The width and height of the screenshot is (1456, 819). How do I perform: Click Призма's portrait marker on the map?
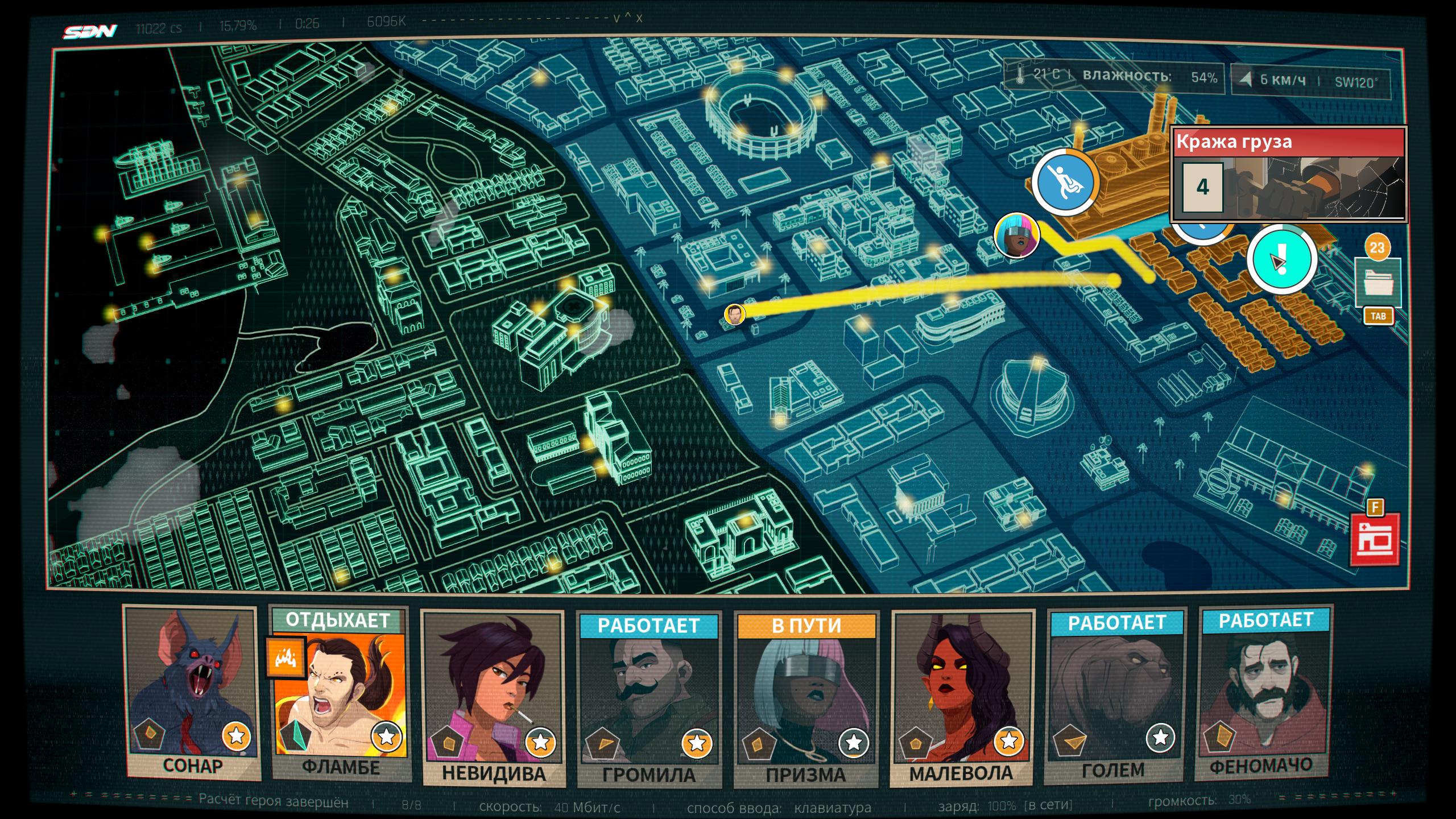1016,235
